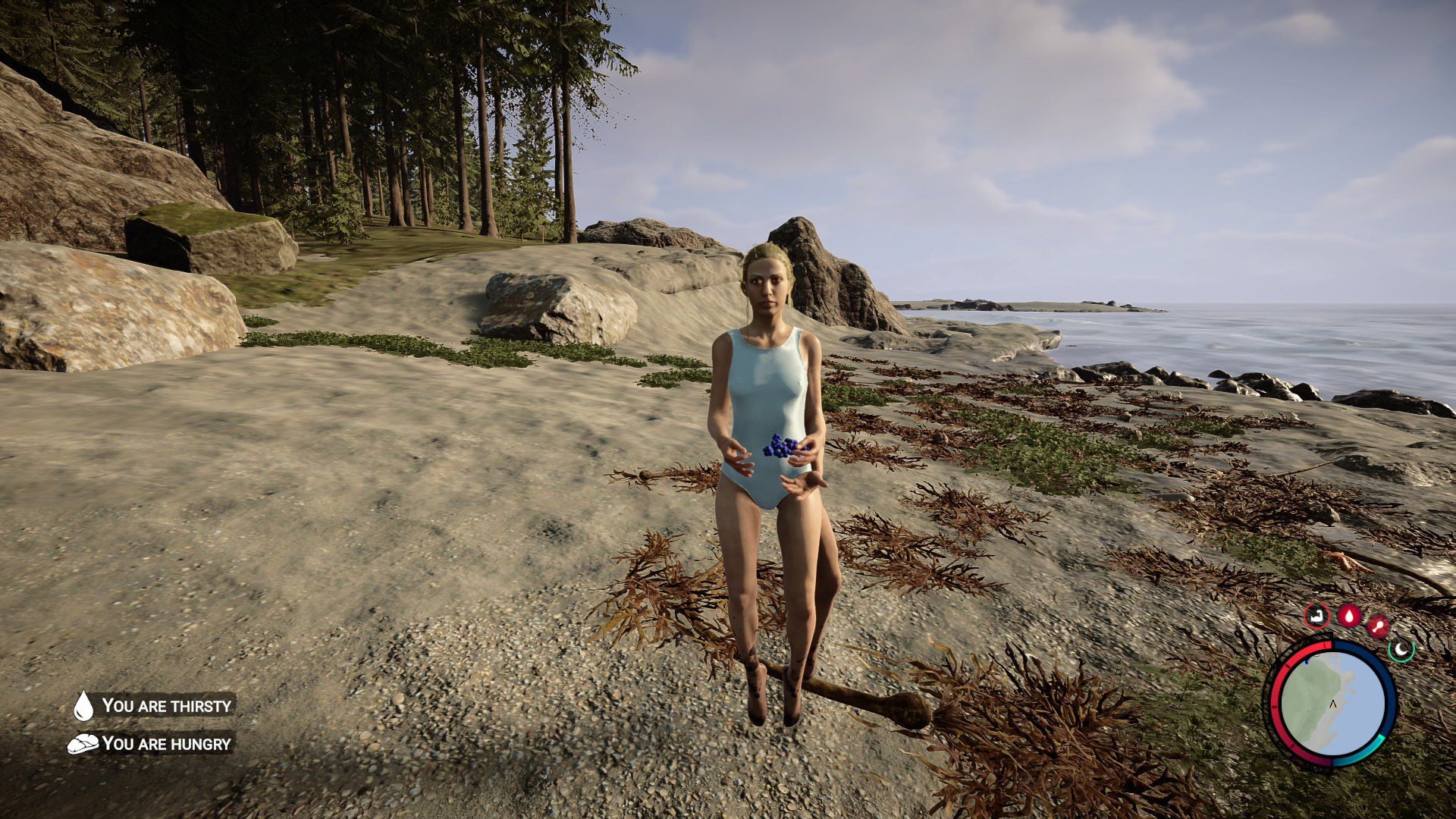Click the yellow player arrow on minimap
The image size is (1456, 819).
(x=1333, y=704)
